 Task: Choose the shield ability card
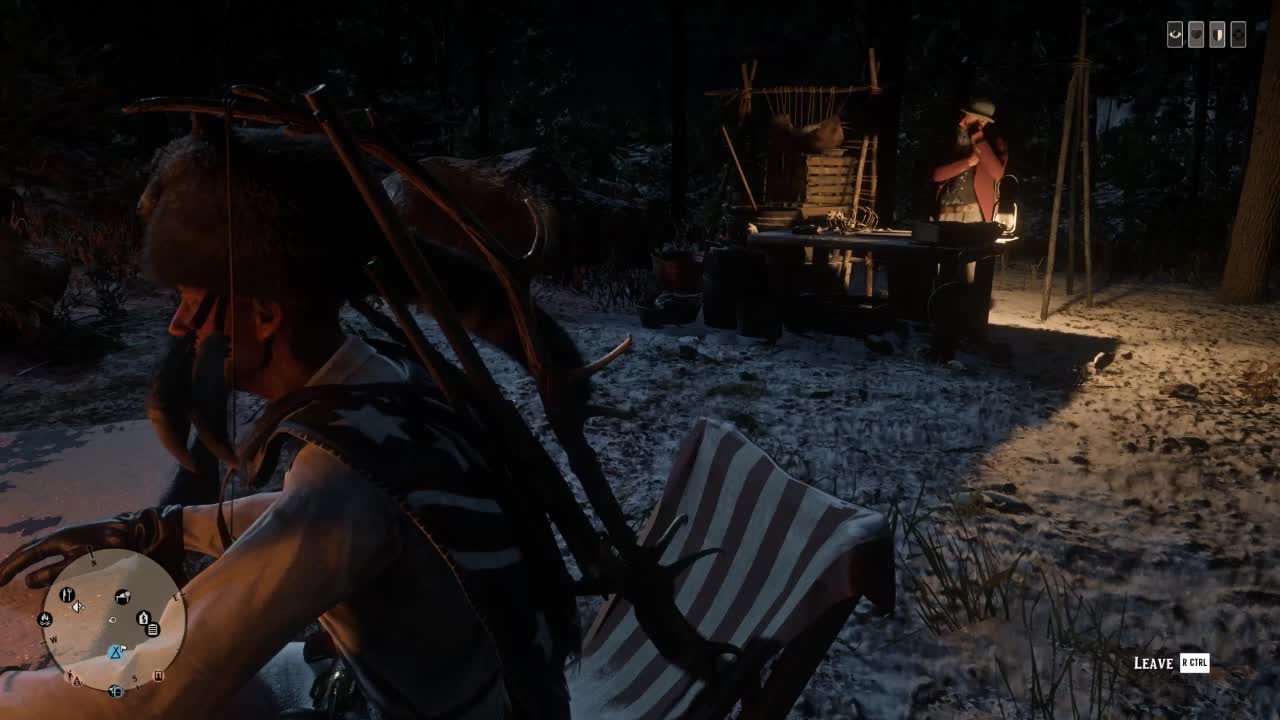click(1217, 35)
